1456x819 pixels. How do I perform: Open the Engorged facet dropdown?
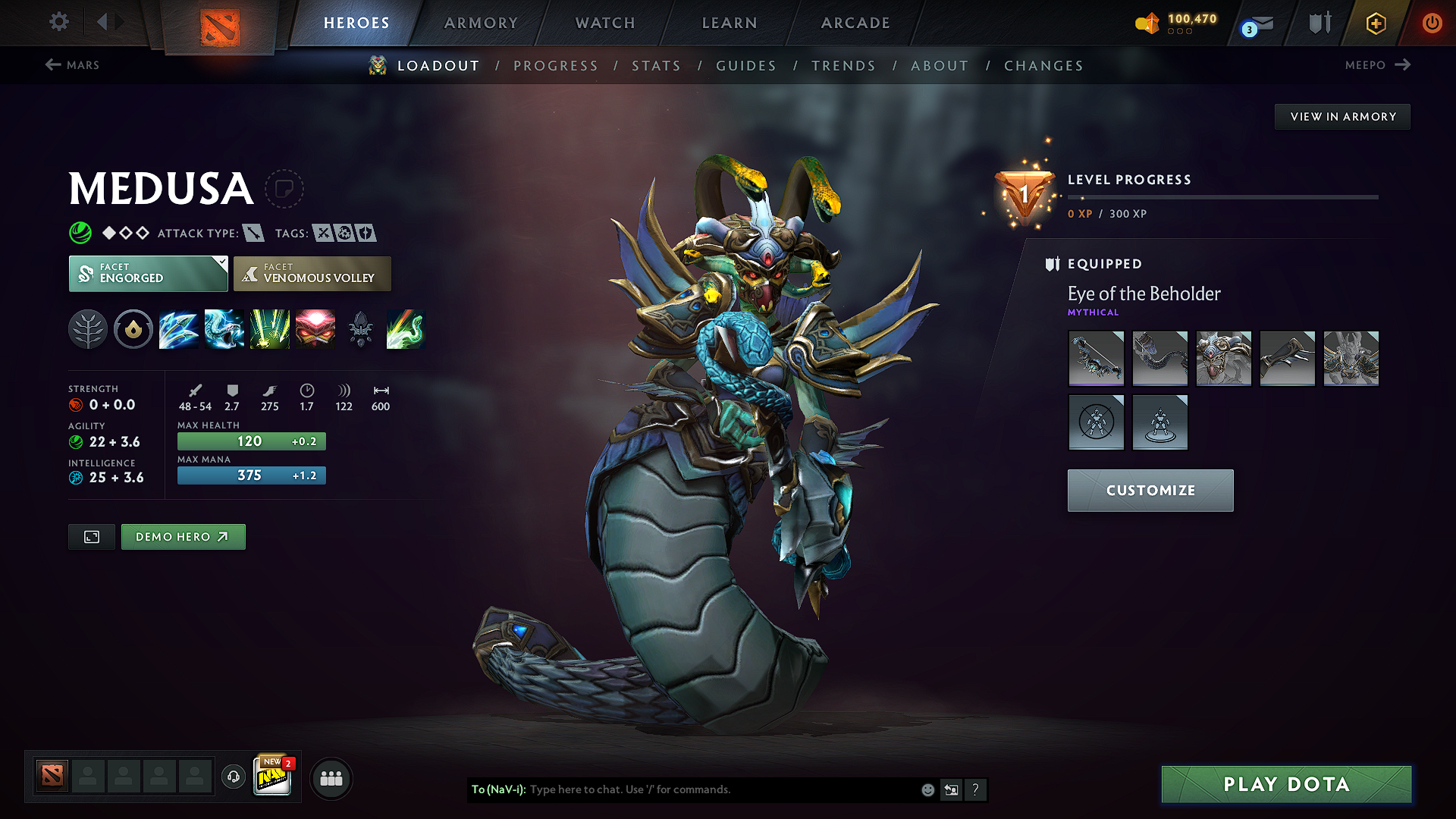point(148,273)
